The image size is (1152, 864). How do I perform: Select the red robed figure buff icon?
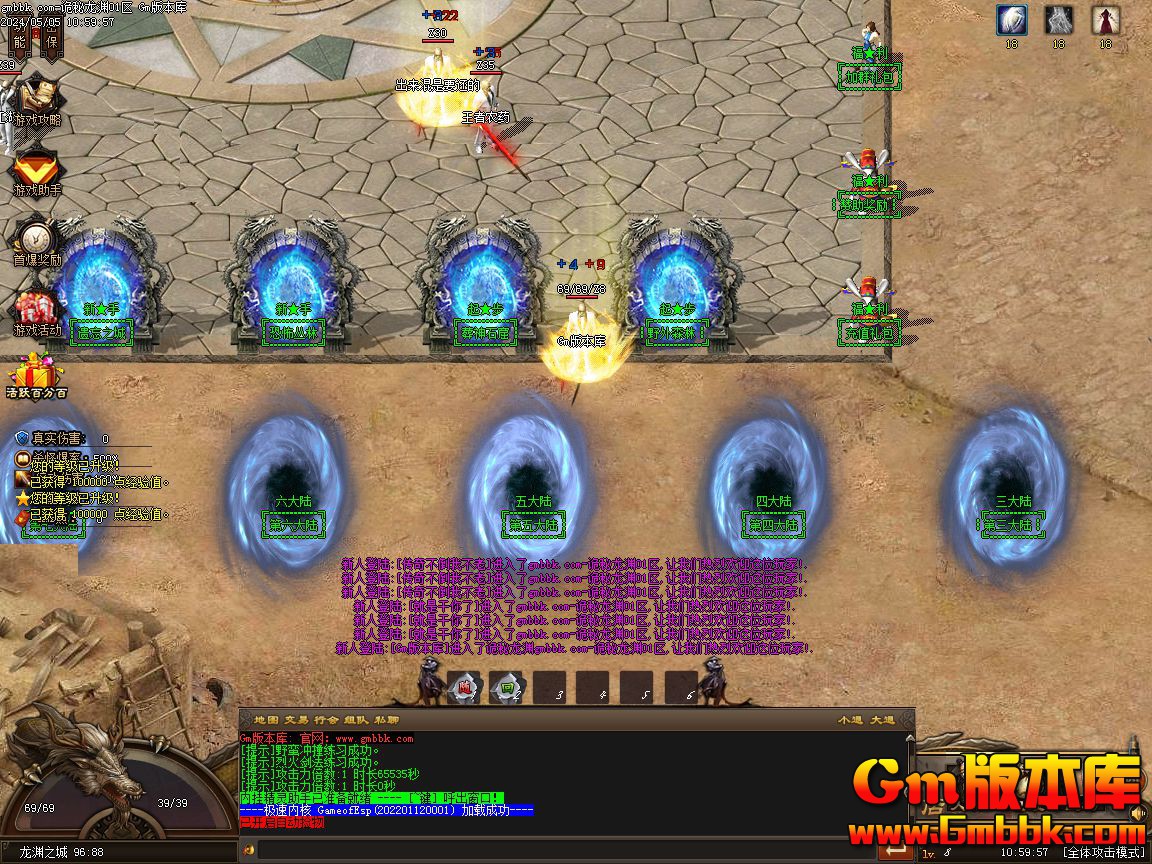[x=1105, y=20]
